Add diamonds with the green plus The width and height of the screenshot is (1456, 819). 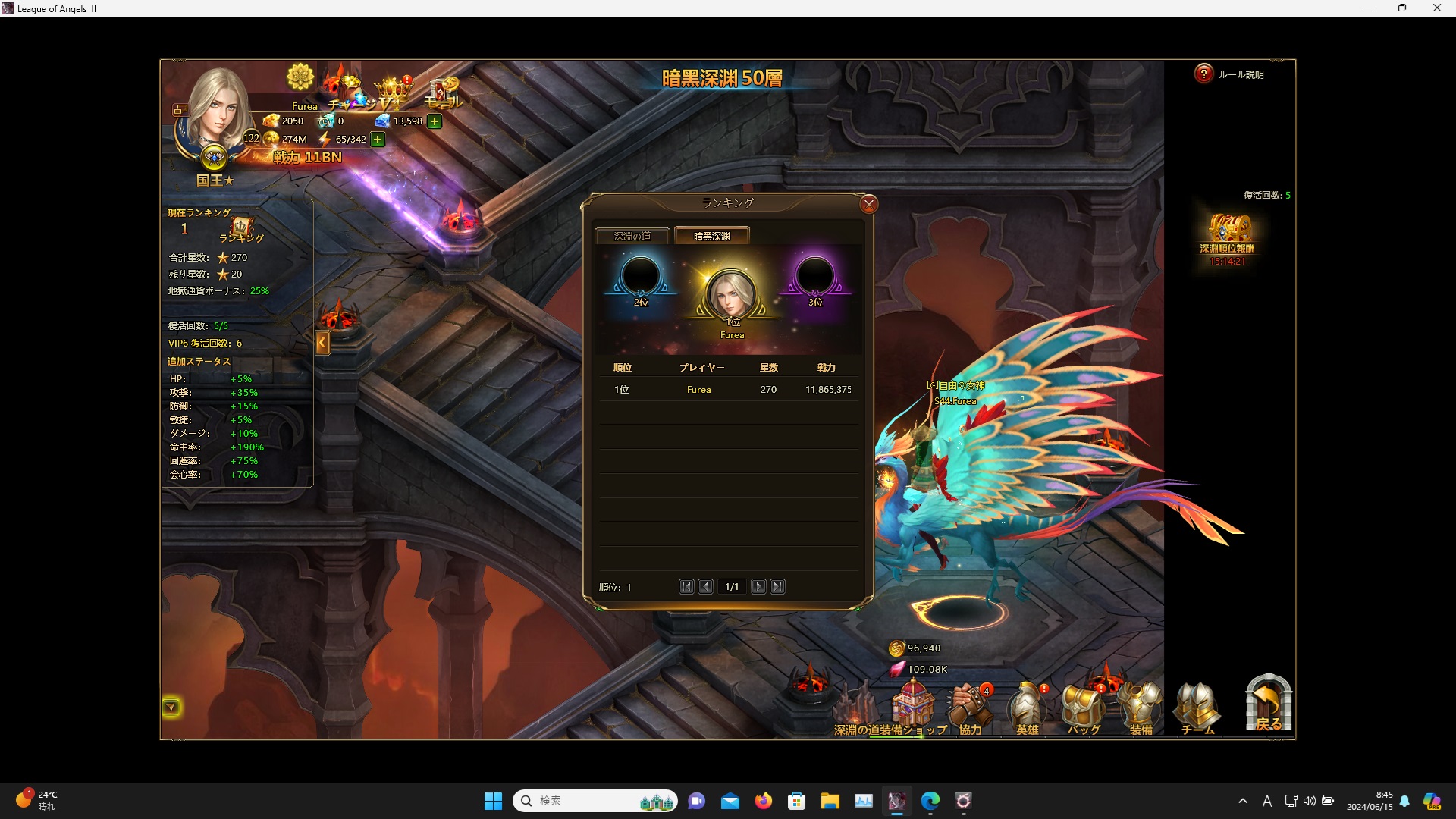click(435, 121)
